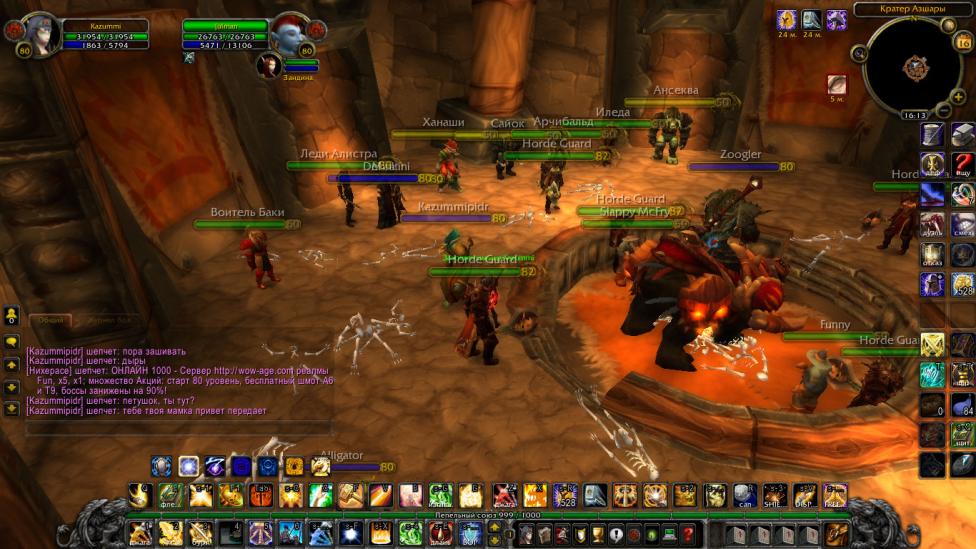The image size is (976, 549).
Task: Click the debuff icon with 5 m. timer
Action: point(836,85)
